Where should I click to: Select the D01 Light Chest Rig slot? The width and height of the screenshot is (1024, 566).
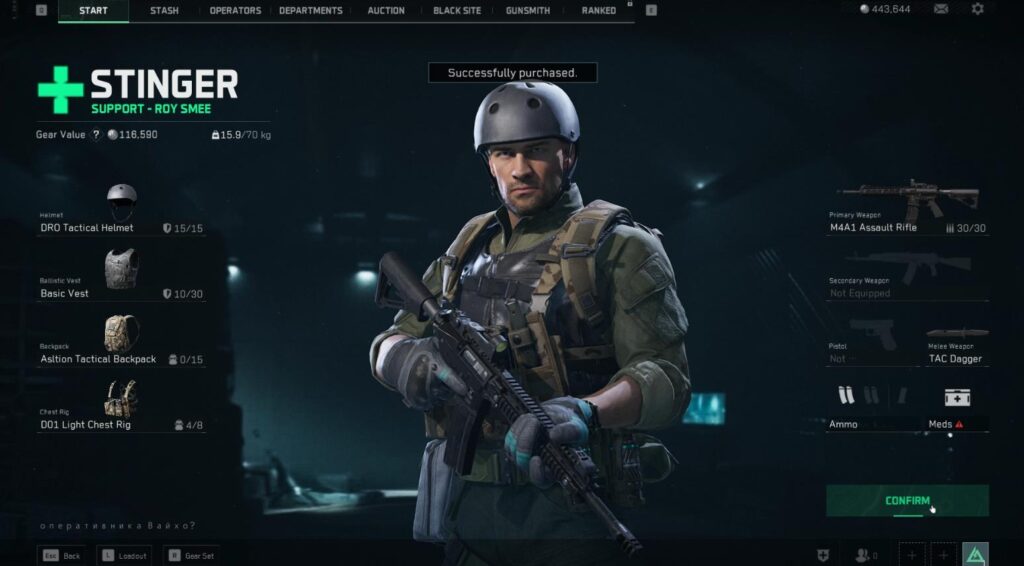click(x=121, y=406)
